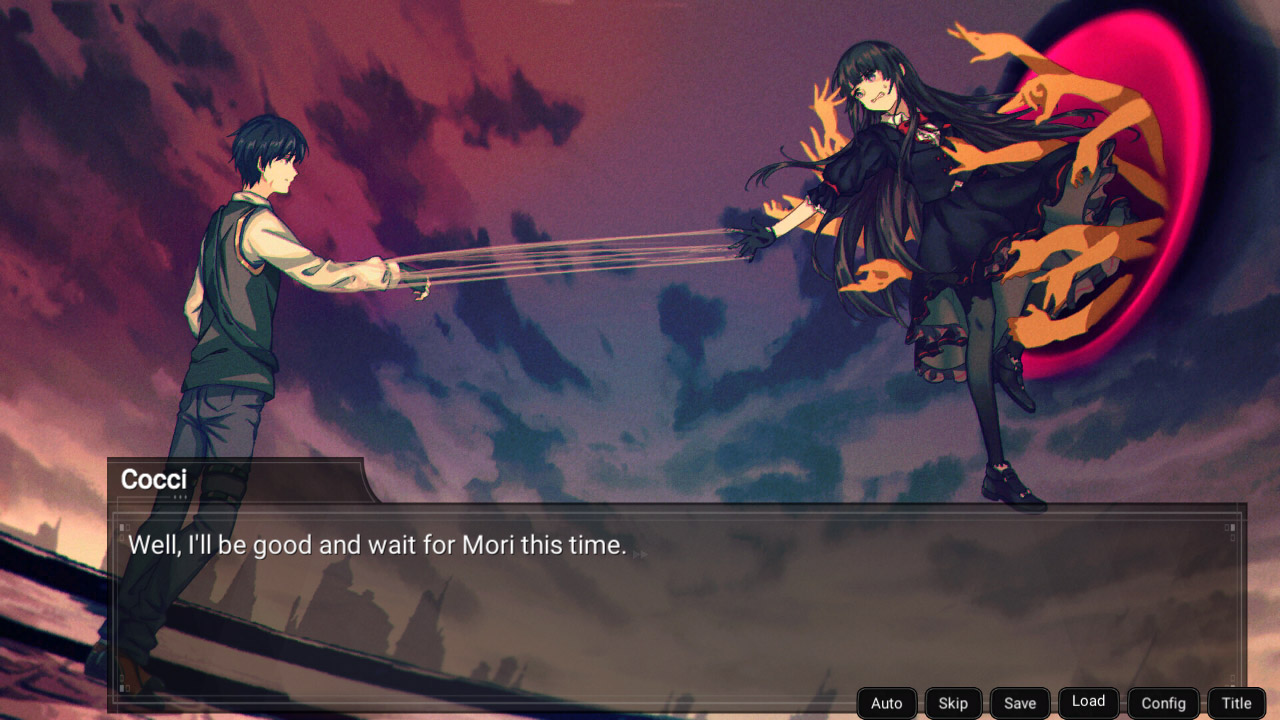Enable Auto mode for automatic text advance
Image resolution: width=1280 pixels, height=720 pixels.
pos(886,702)
